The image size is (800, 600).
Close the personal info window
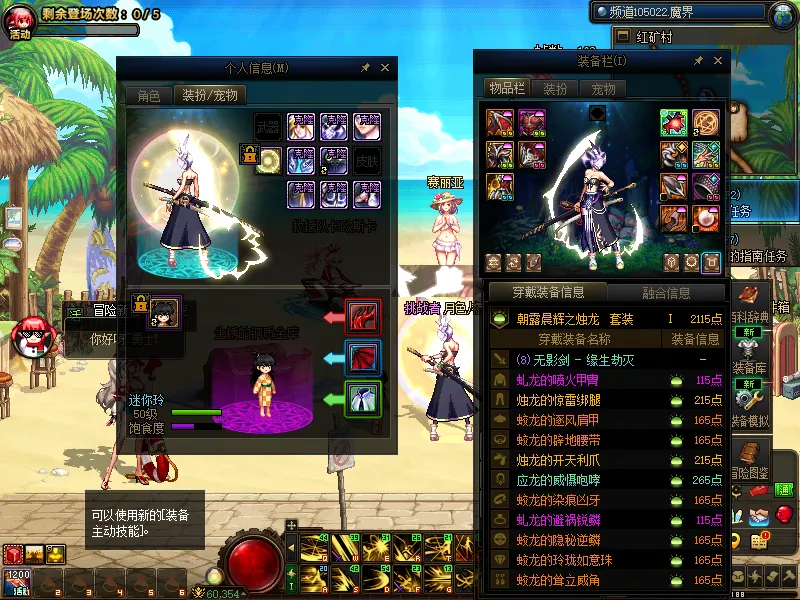pyautogui.click(x=385, y=68)
